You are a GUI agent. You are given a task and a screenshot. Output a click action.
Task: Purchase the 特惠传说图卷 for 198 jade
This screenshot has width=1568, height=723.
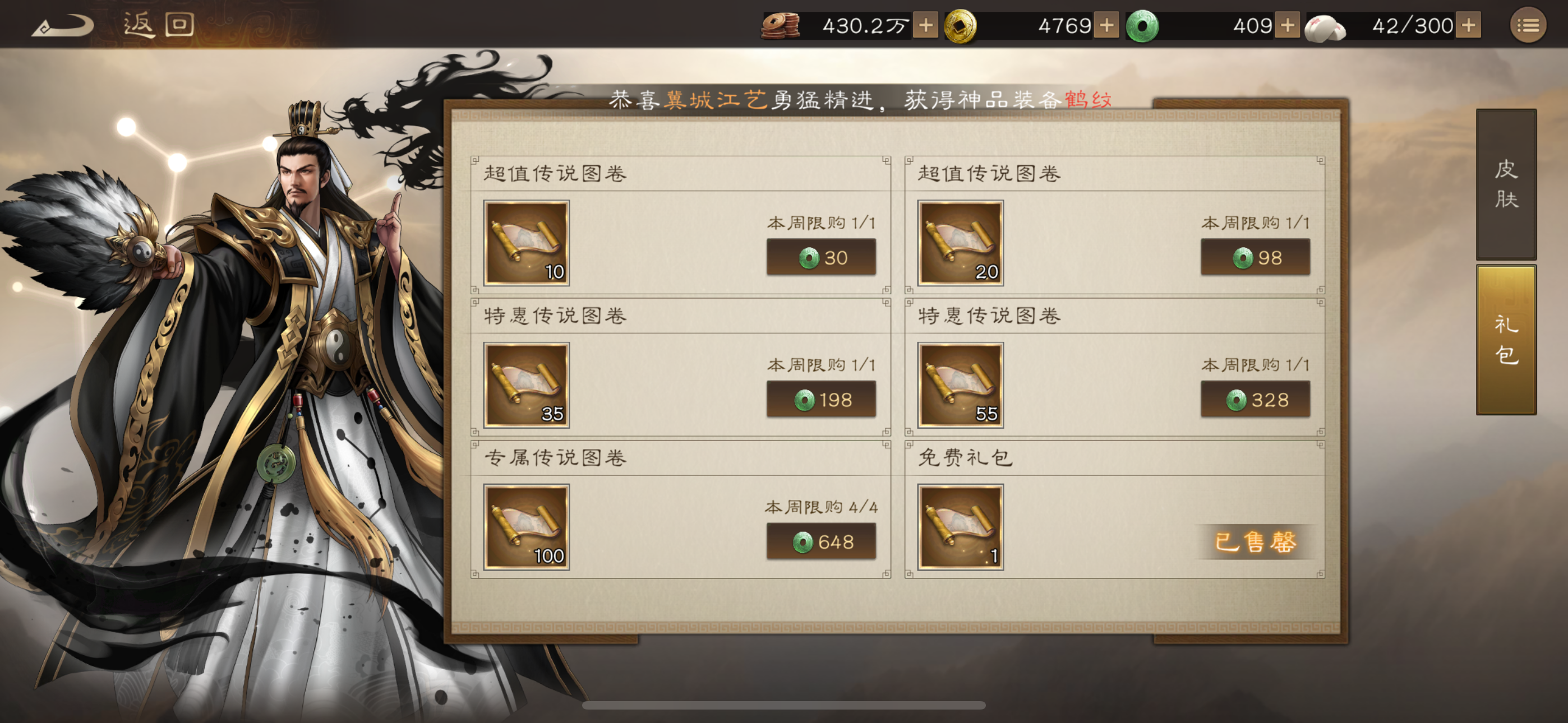(822, 400)
